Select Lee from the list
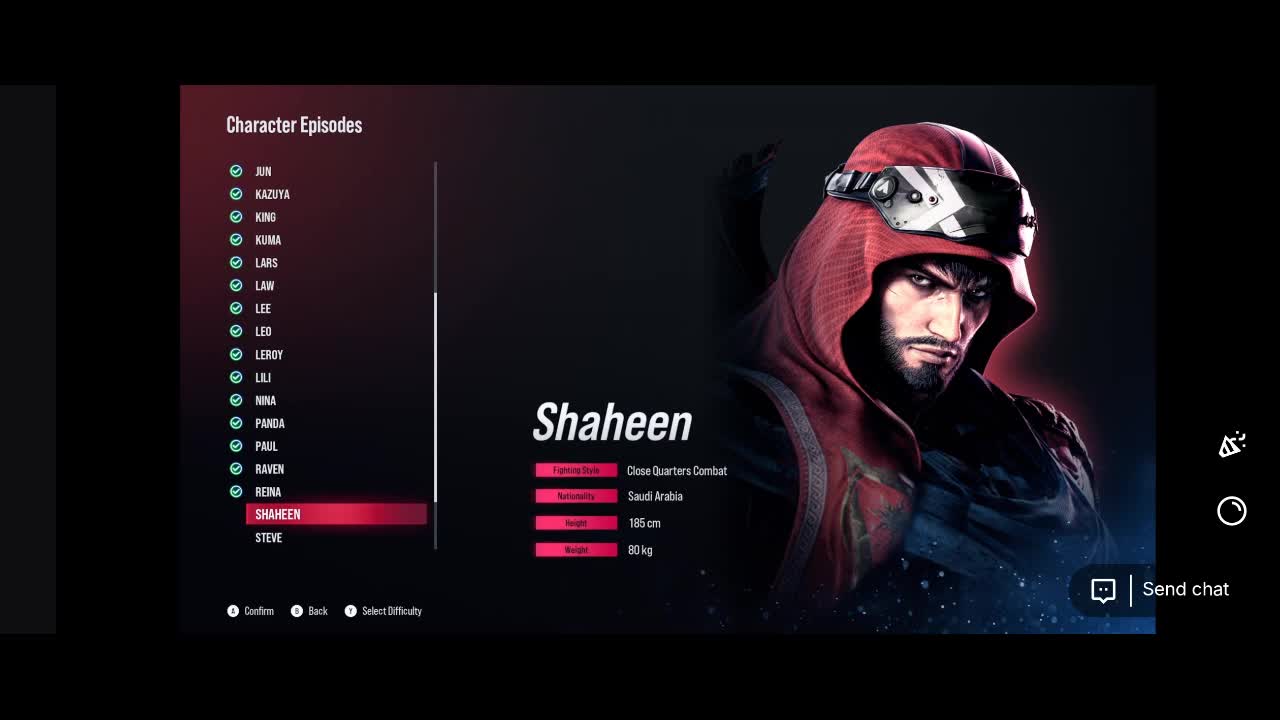Viewport: 1280px width, 720px height. (x=263, y=309)
